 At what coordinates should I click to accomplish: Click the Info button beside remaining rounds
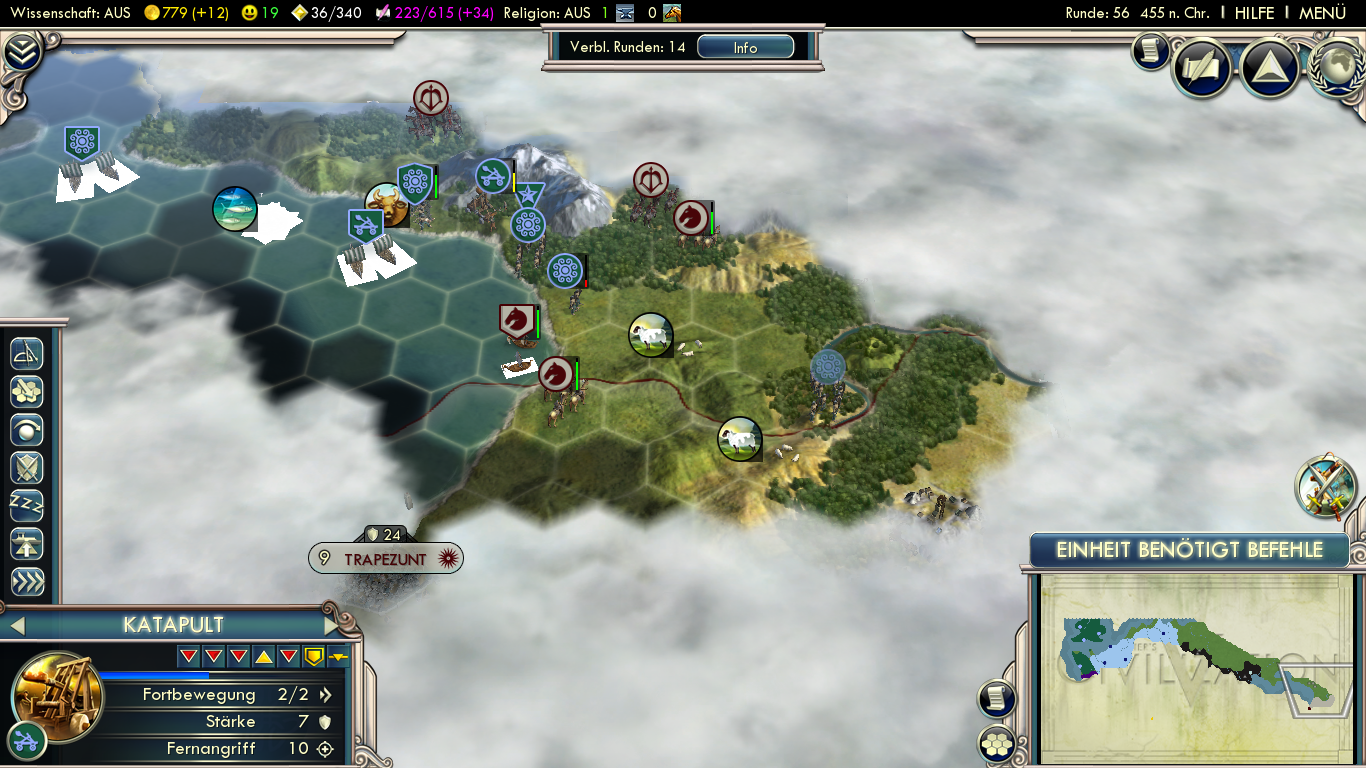tap(745, 47)
